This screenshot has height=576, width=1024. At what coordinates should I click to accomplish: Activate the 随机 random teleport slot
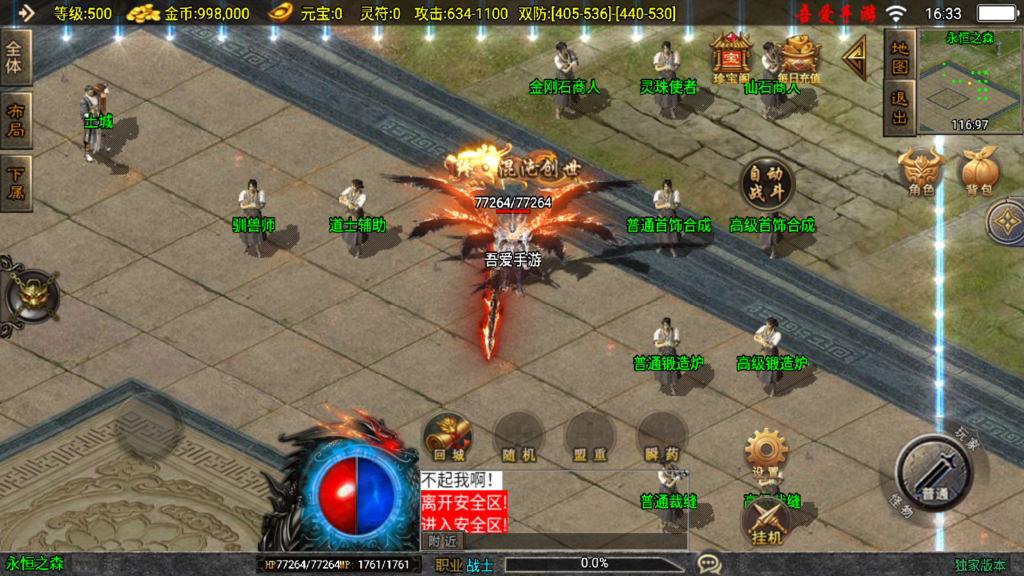tap(519, 437)
